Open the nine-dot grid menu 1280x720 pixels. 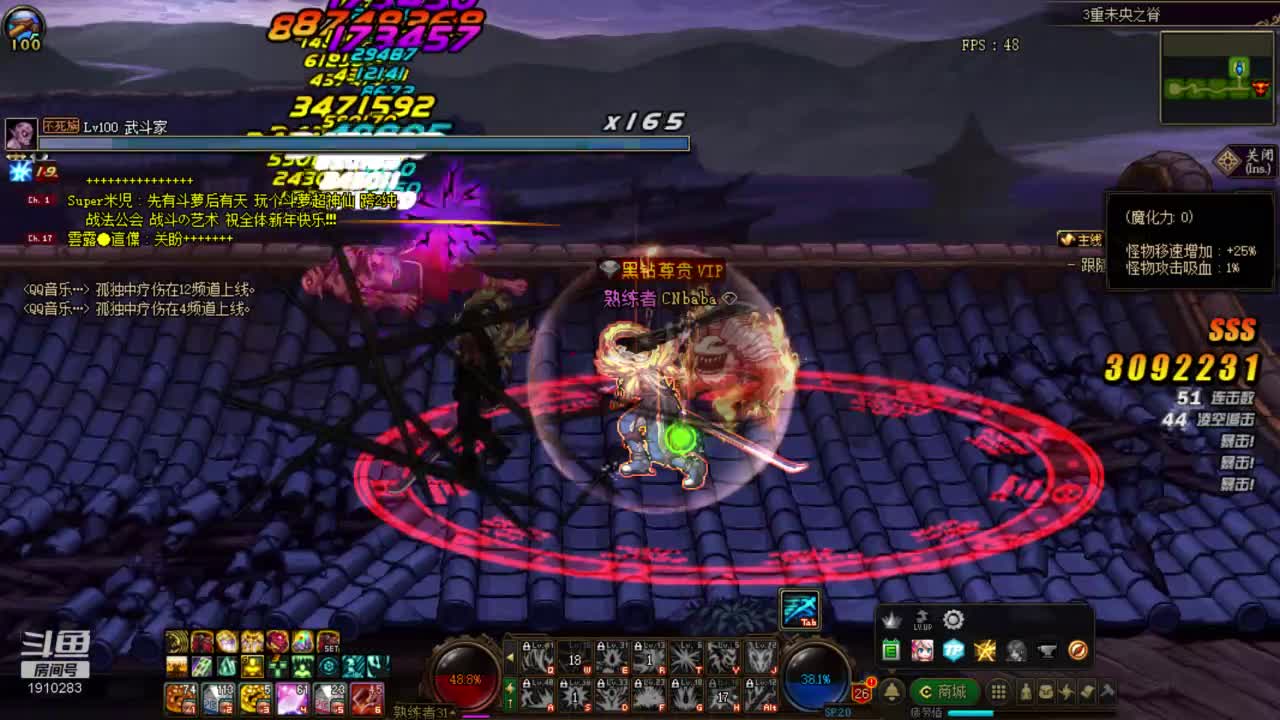point(998,691)
